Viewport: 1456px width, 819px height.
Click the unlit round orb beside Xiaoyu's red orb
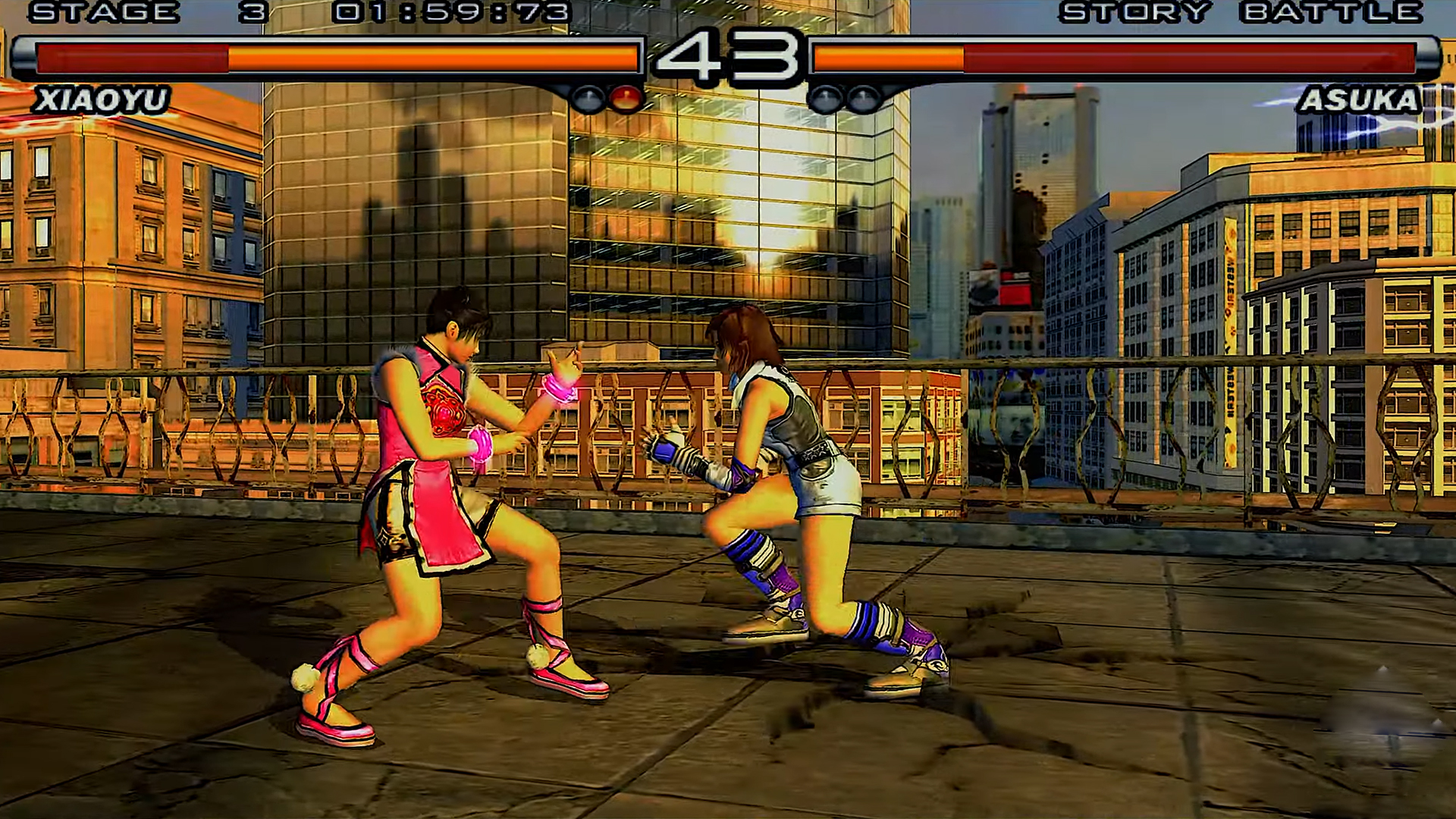point(588,97)
